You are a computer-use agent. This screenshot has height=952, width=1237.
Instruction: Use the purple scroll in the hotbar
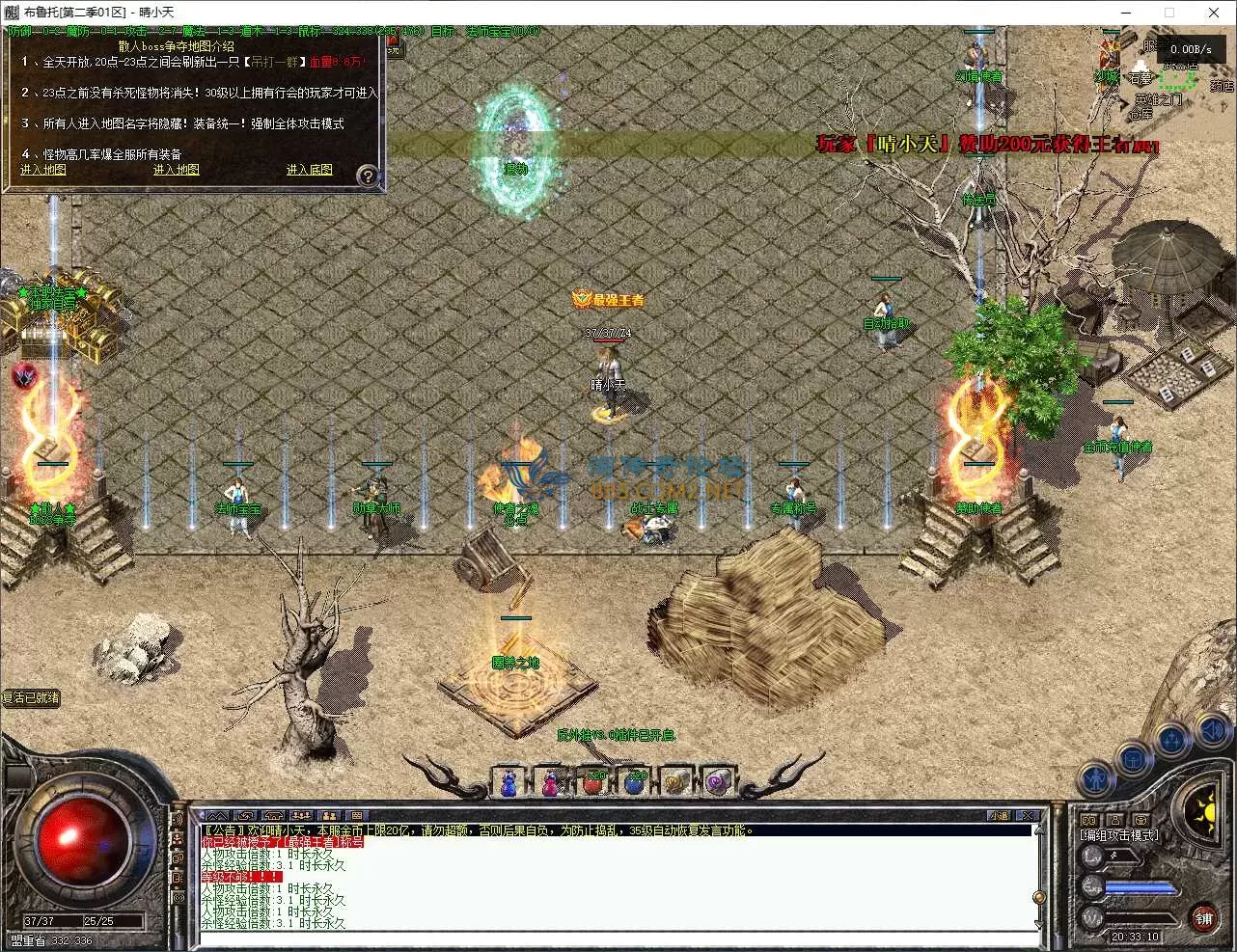tap(718, 782)
